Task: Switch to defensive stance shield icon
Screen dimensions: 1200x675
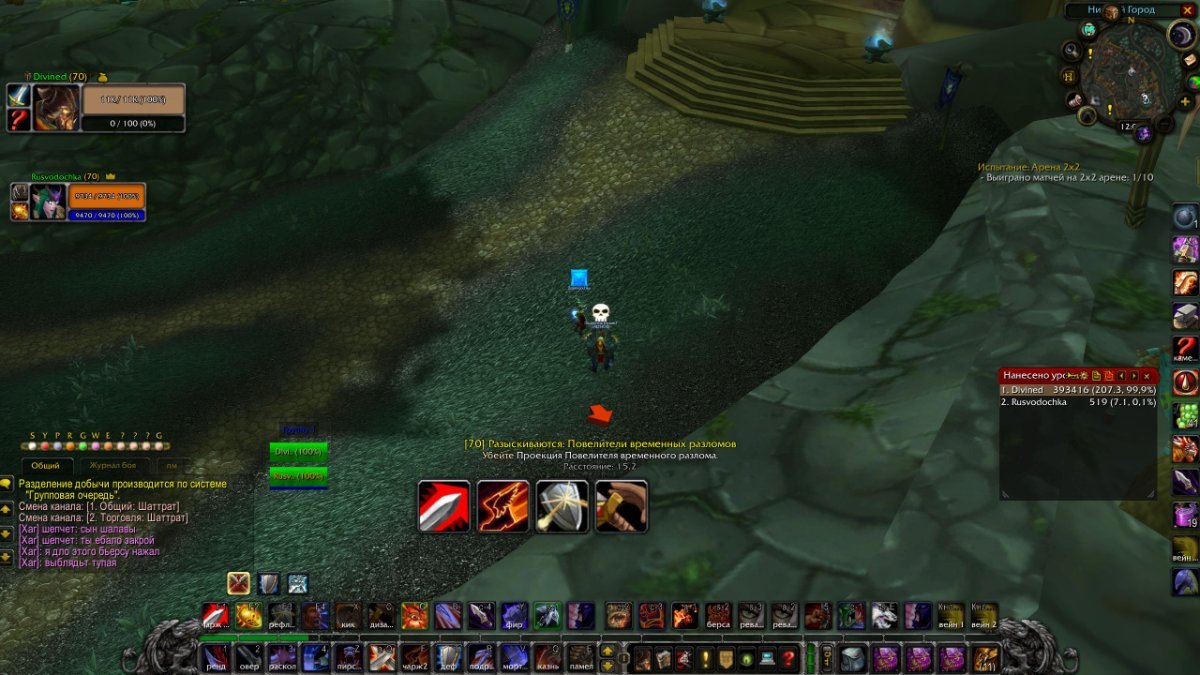Action: (268, 584)
